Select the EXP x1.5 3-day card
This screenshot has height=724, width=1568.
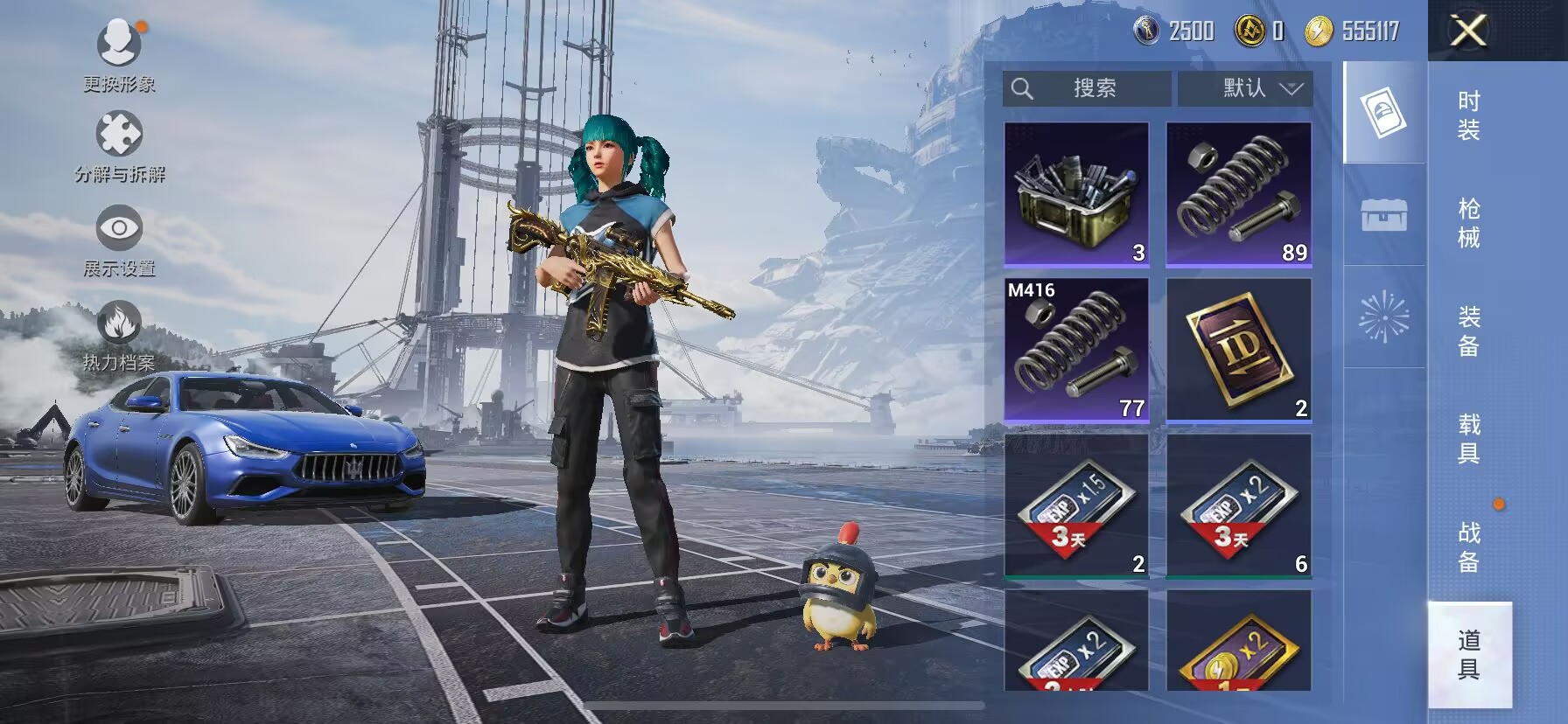pos(1076,505)
